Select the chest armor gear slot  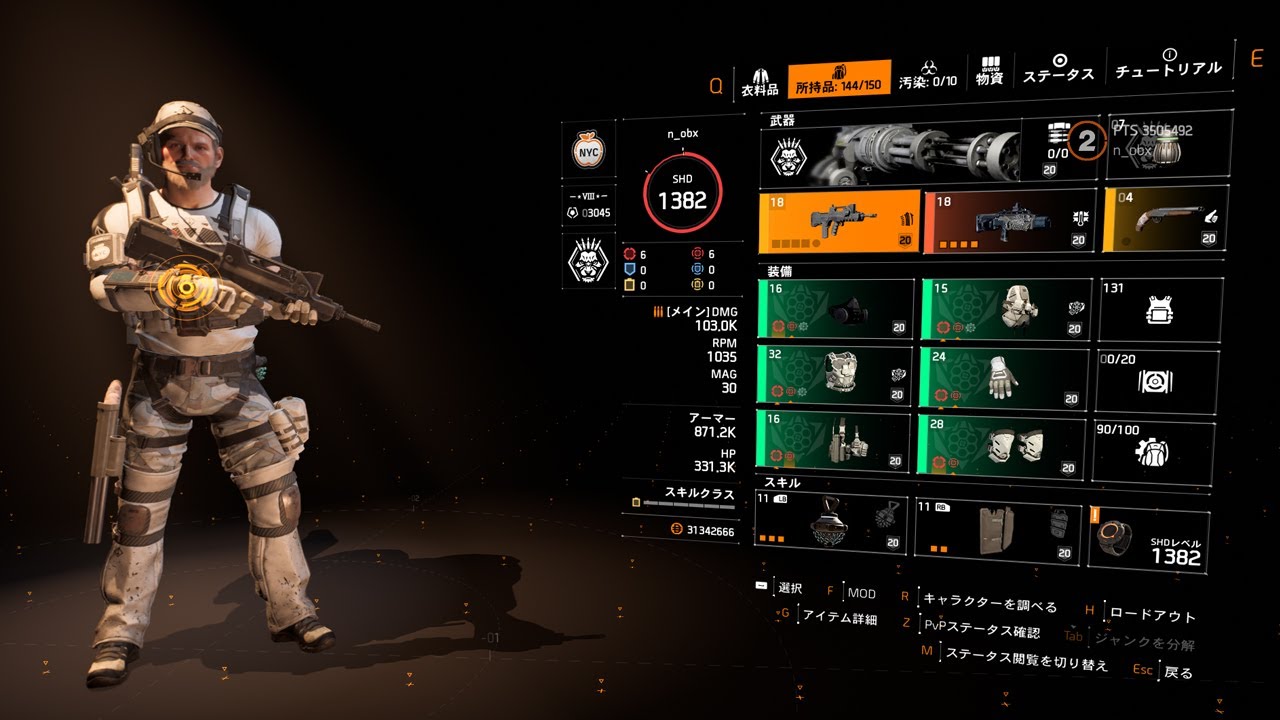point(835,375)
